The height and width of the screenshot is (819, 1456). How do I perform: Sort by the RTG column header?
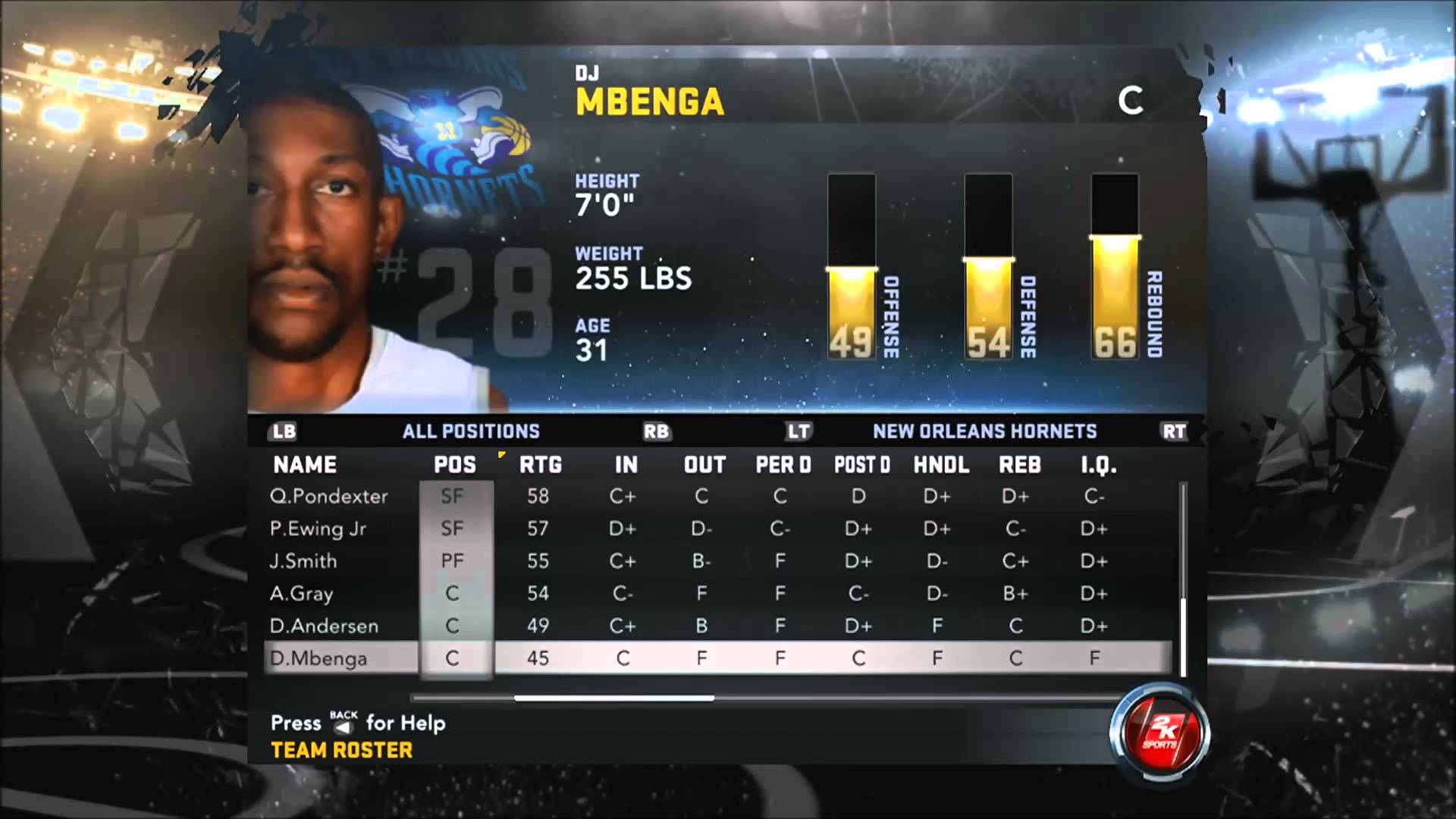click(540, 465)
